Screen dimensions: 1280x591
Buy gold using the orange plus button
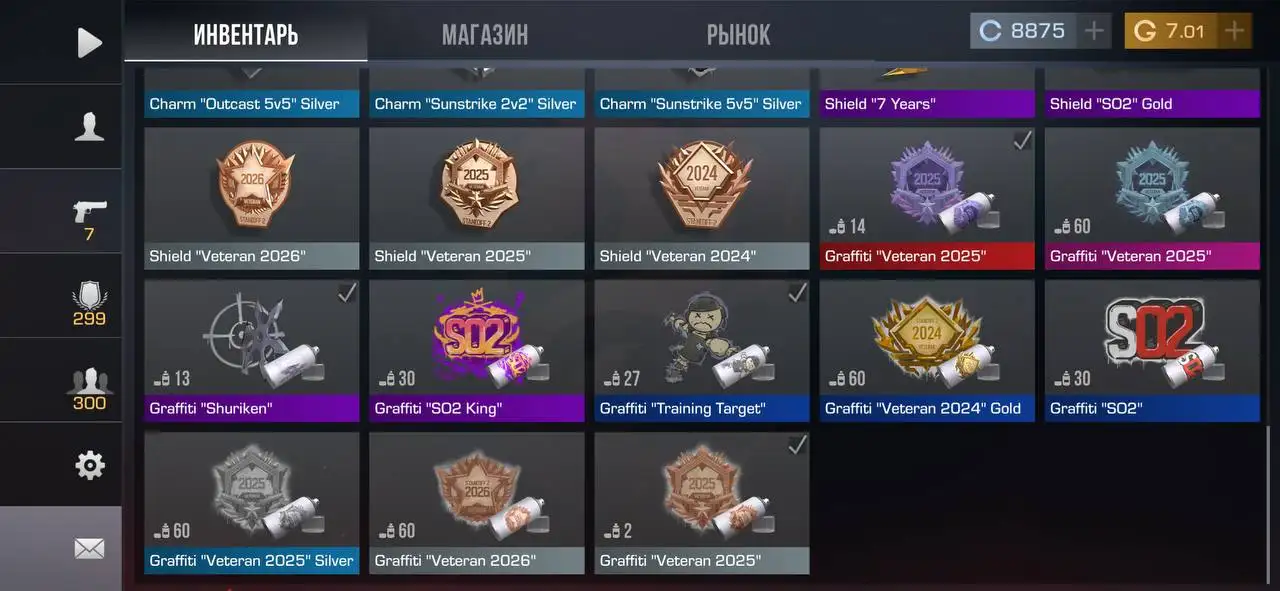click(x=1235, y=31)
